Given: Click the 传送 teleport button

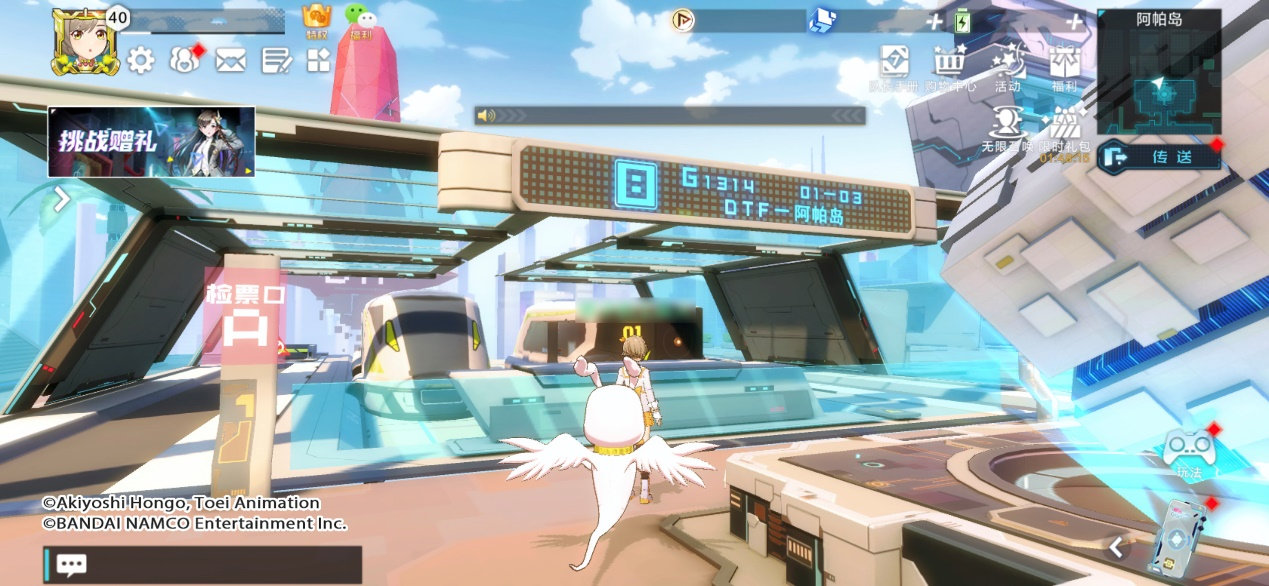Looking at the screenshot, I should point(1159,157).
